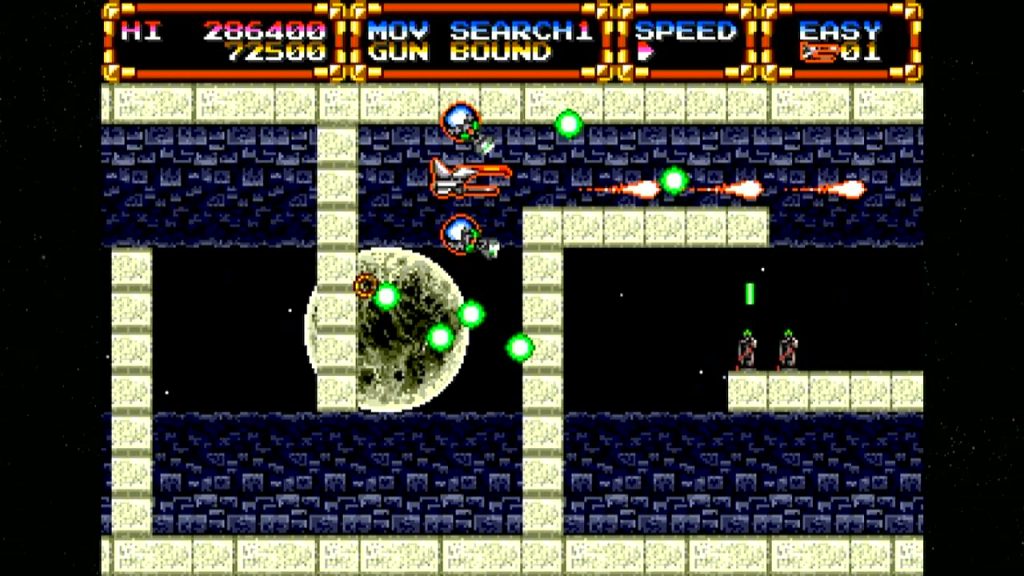Viewport: 1024px width, 576px height.
Task: Choose the GUN BOUND weapon label
Action: pos(459,52)
